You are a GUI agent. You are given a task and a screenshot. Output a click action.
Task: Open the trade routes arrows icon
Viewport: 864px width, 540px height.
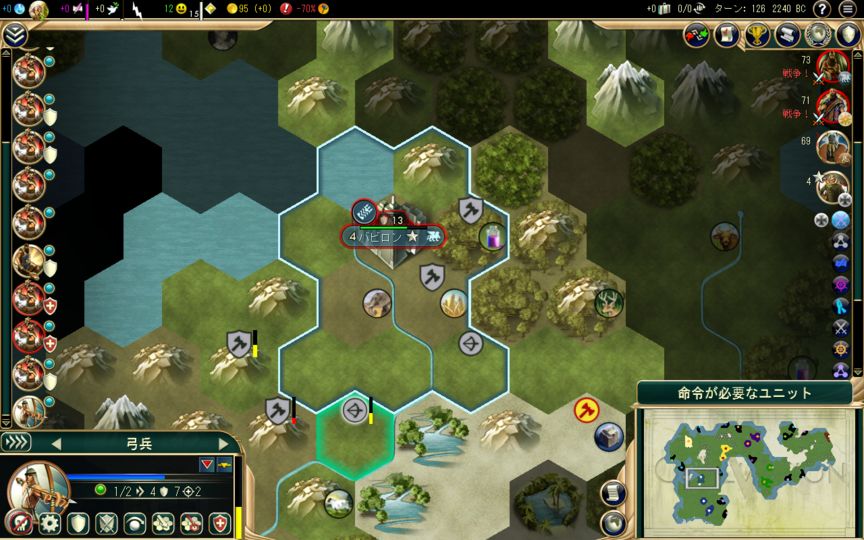point(696,35)
